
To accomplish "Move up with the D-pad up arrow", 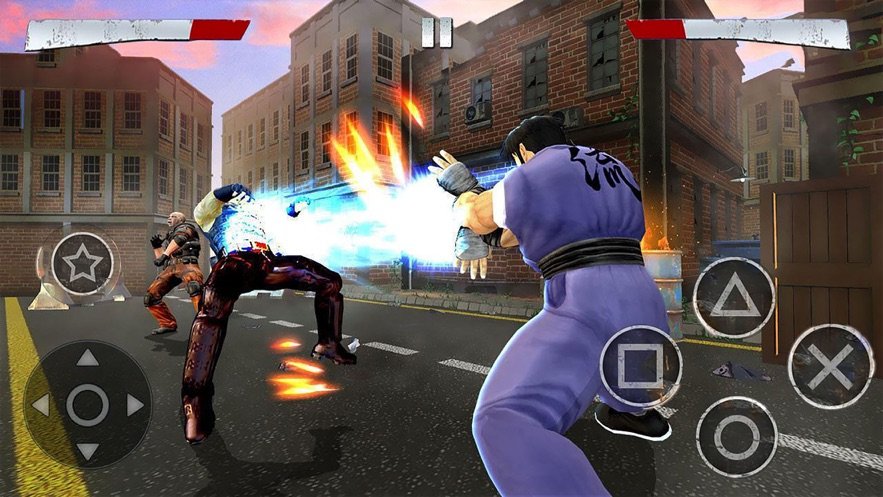I will coord(88,358).
